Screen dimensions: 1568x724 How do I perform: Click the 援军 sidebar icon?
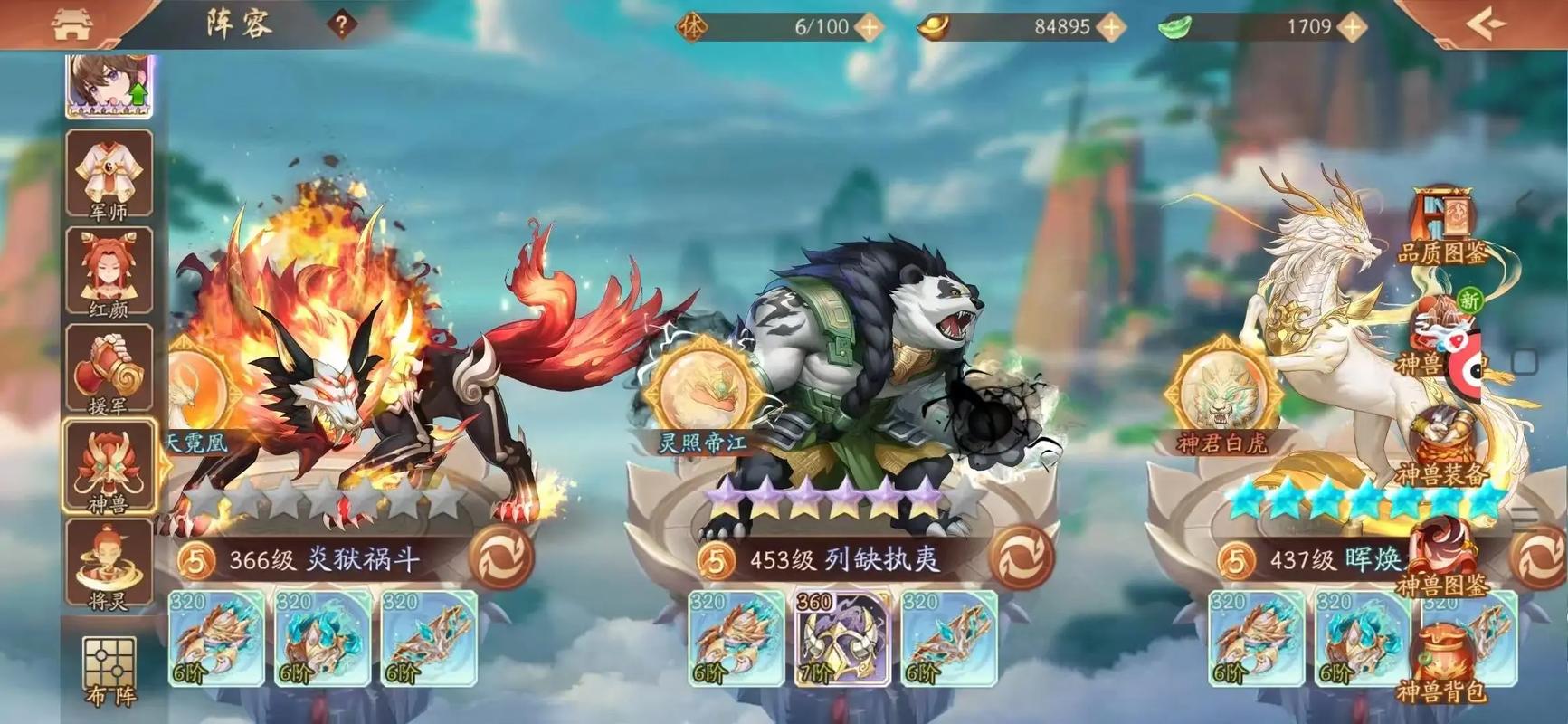(x=109, y=371)
